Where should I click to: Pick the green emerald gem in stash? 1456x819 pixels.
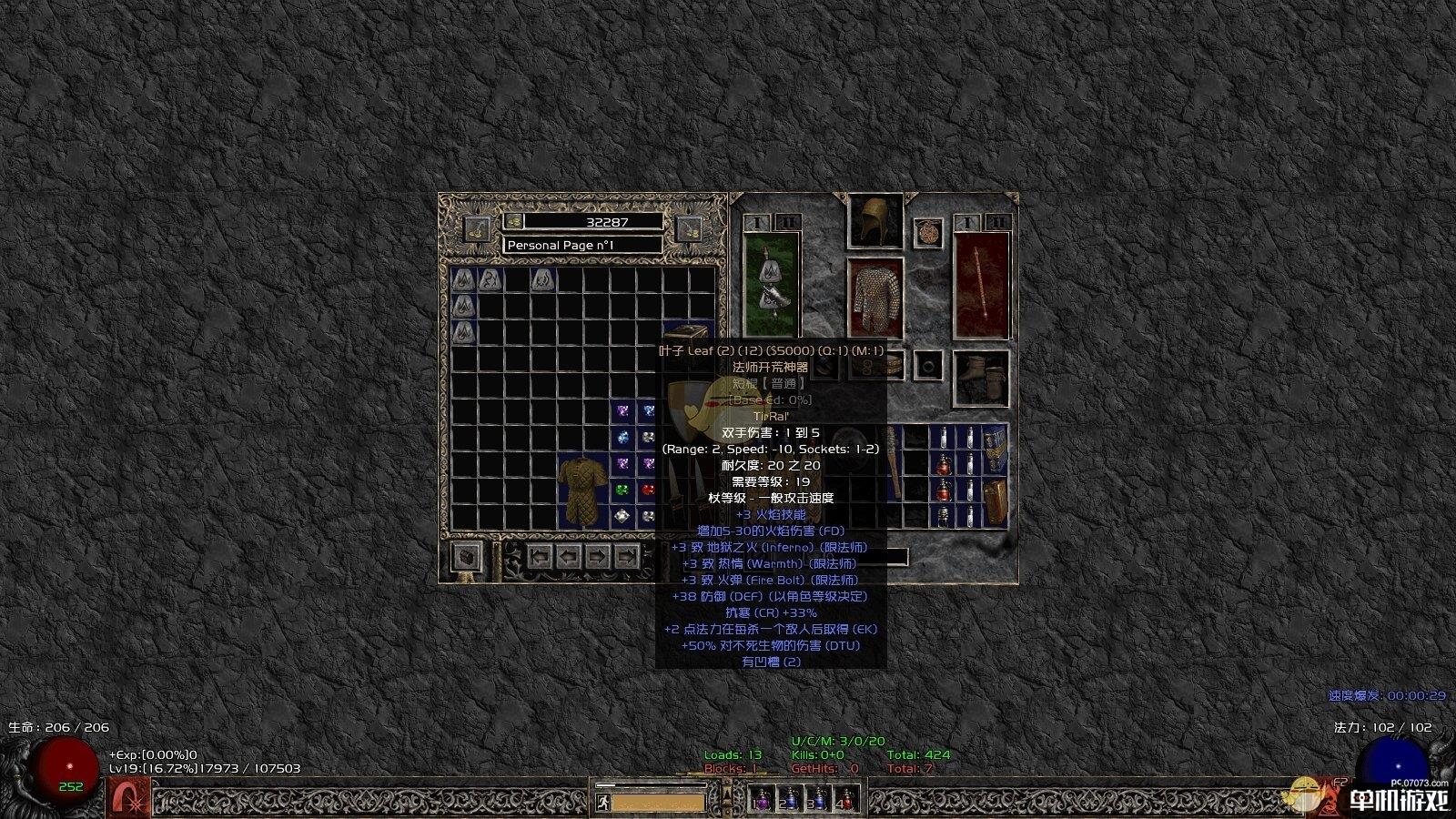coord(622,490)
